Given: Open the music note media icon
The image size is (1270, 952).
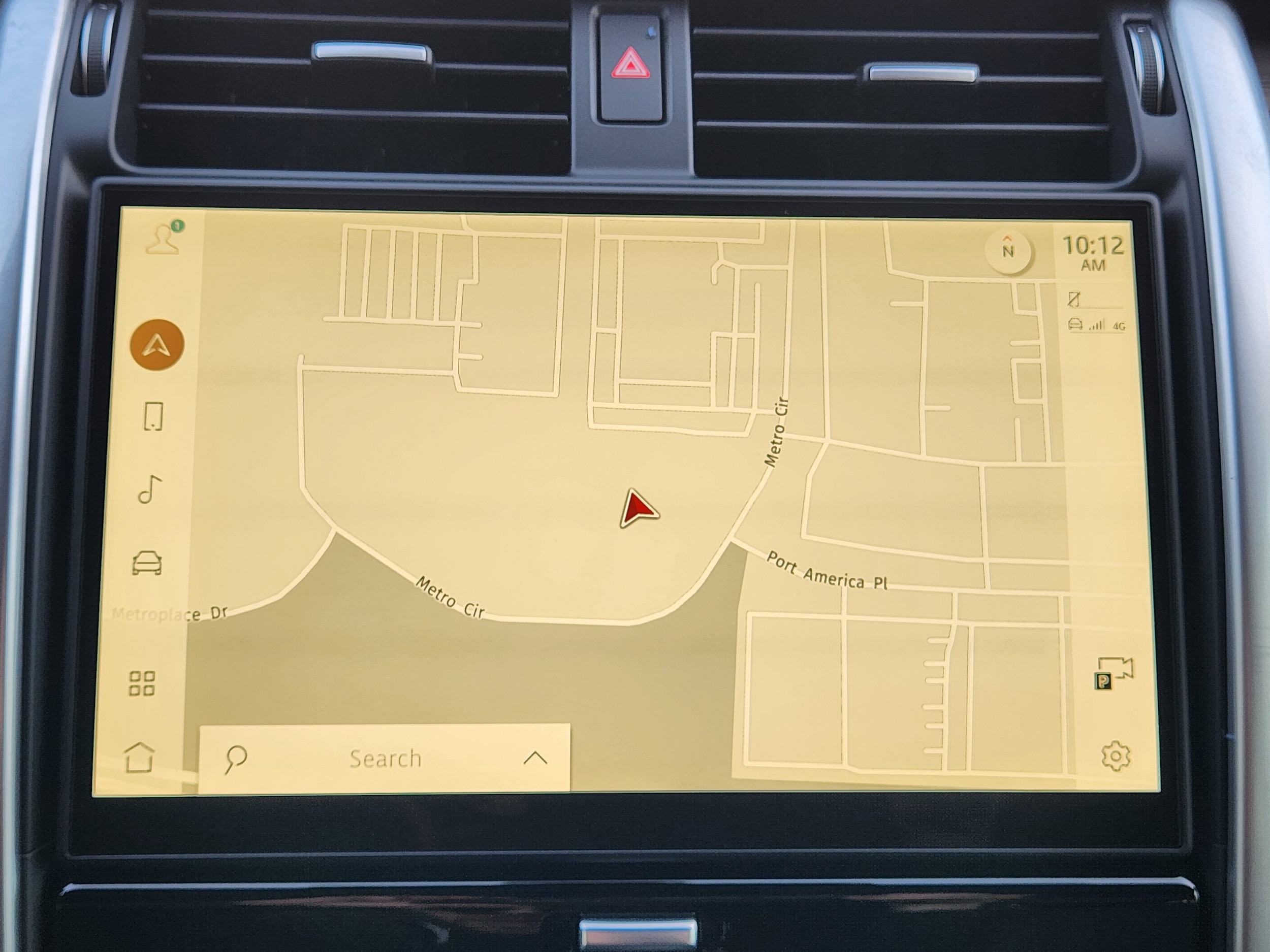Looking at the screenshot, I should pos(150,489).
